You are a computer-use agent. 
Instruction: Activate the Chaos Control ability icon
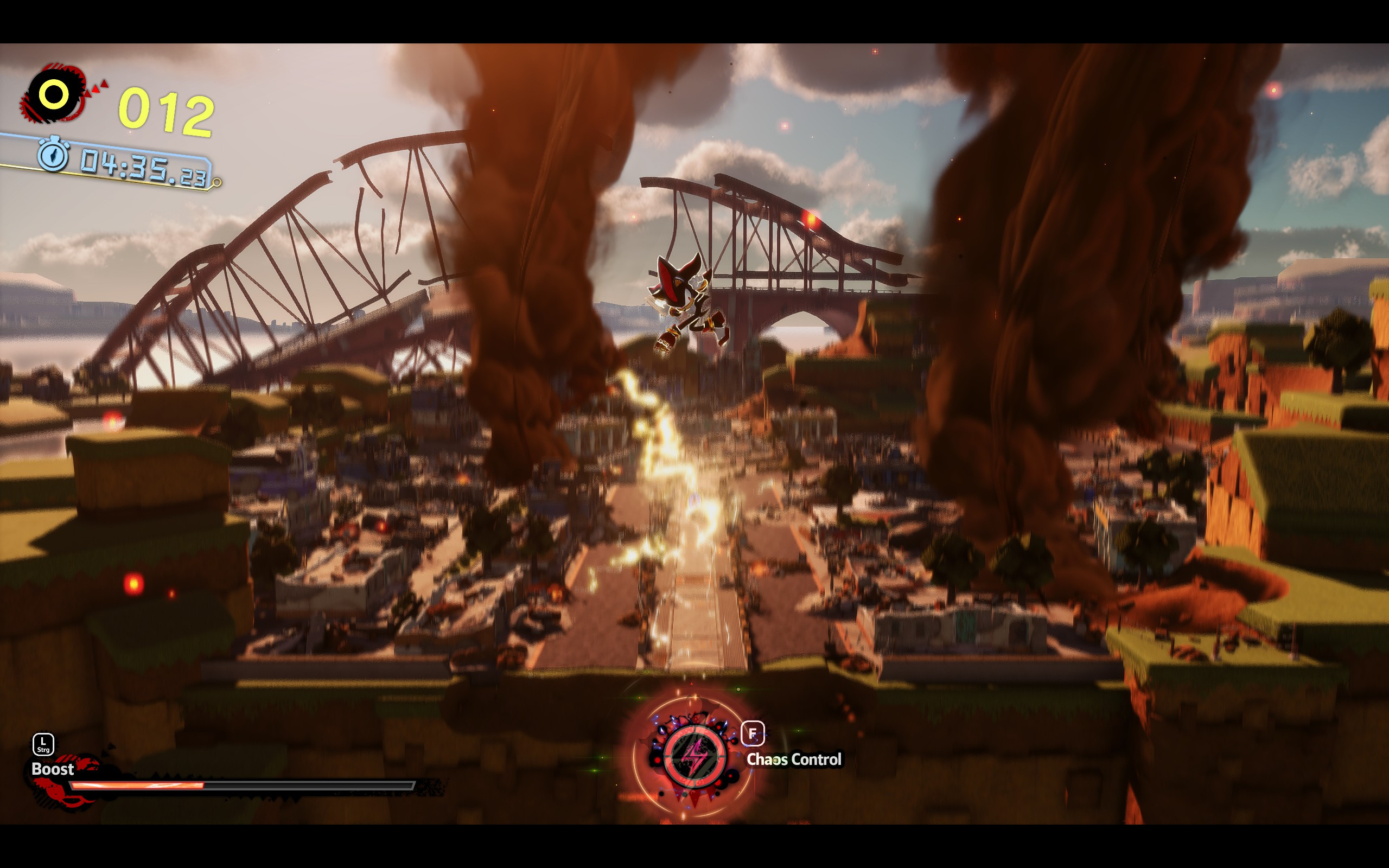[x=694, y=756]
